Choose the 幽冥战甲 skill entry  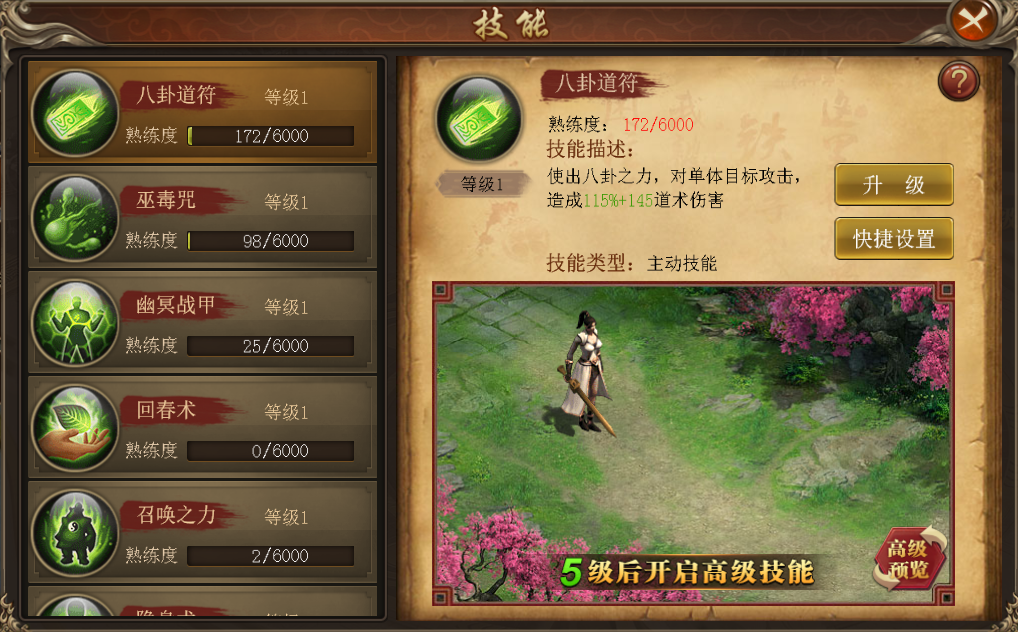point(203,322)
